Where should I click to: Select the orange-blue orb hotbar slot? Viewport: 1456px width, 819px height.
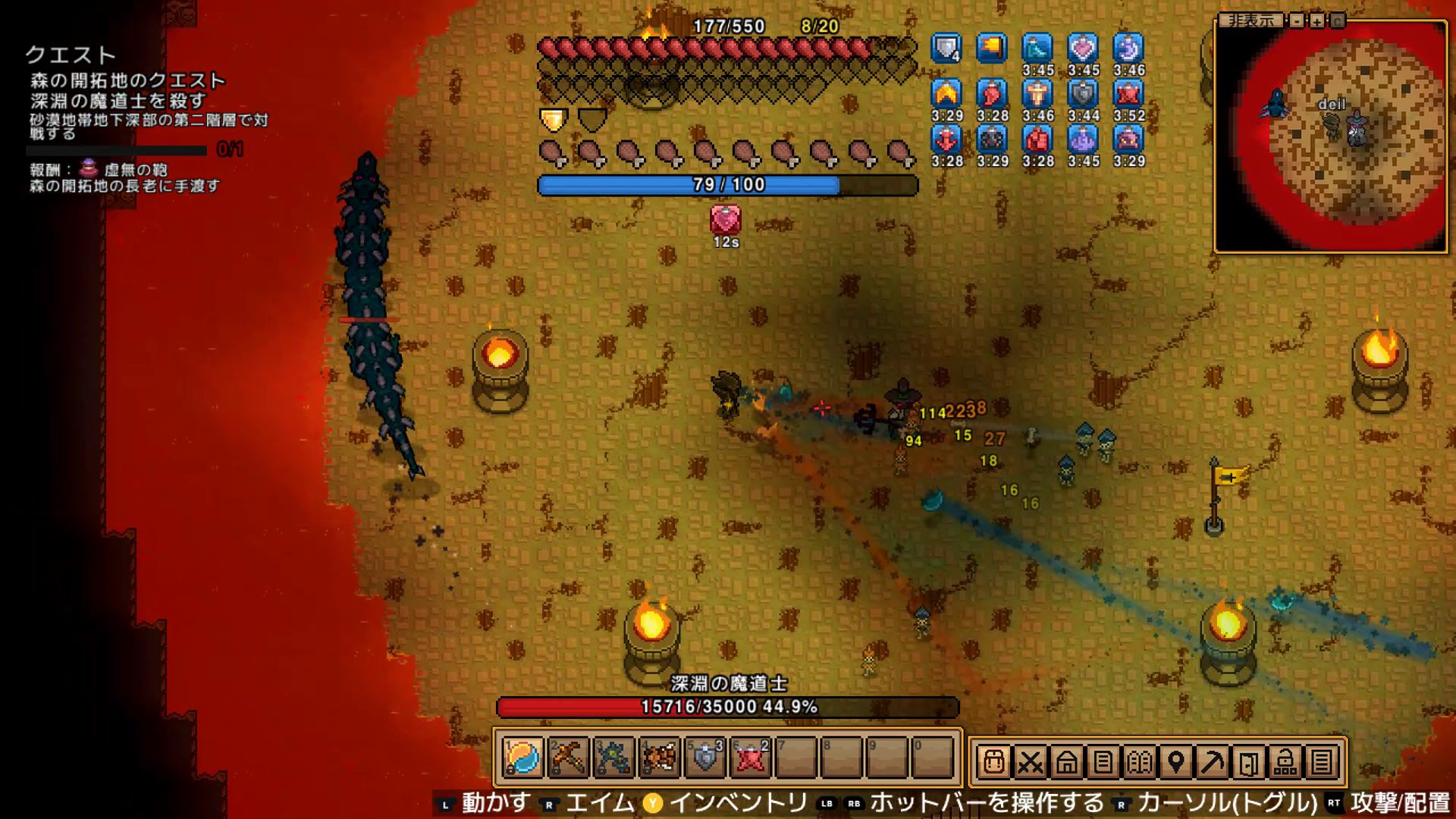tap(522, 758)
